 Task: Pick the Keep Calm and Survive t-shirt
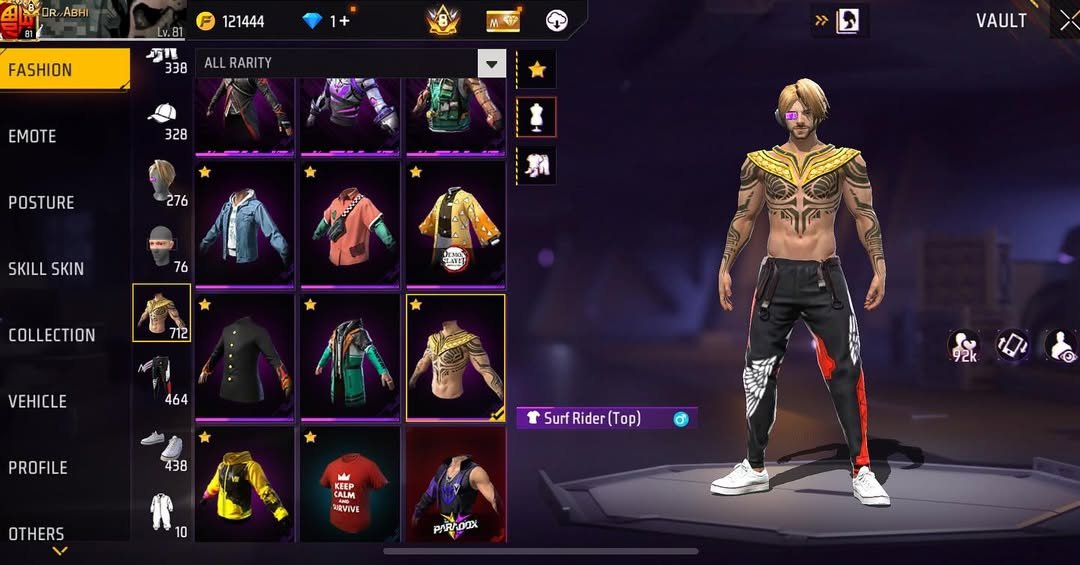(x=350, y=485)
